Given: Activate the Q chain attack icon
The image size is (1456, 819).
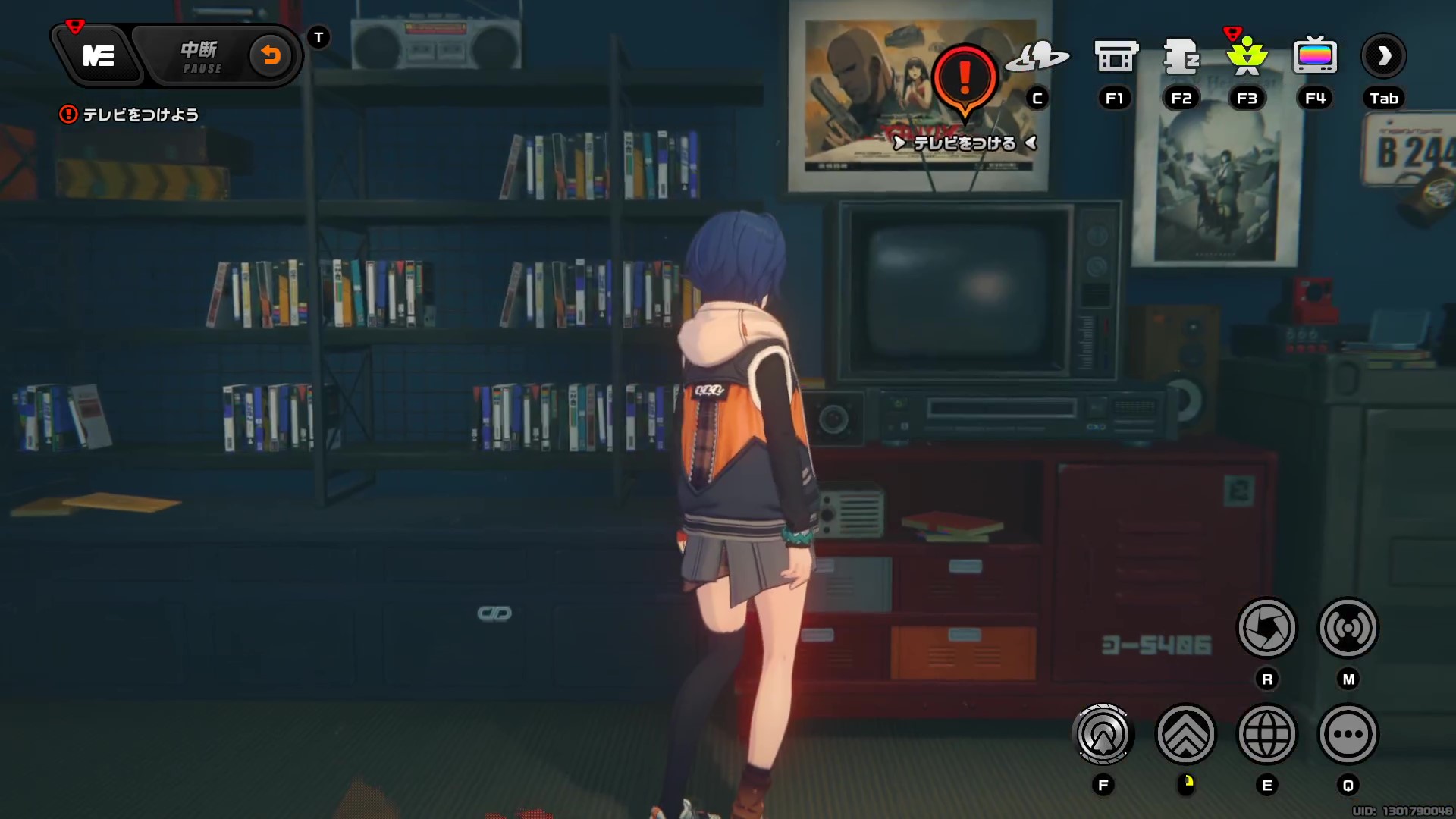Looking at the screenshot, I should (x=1348, y=734).
